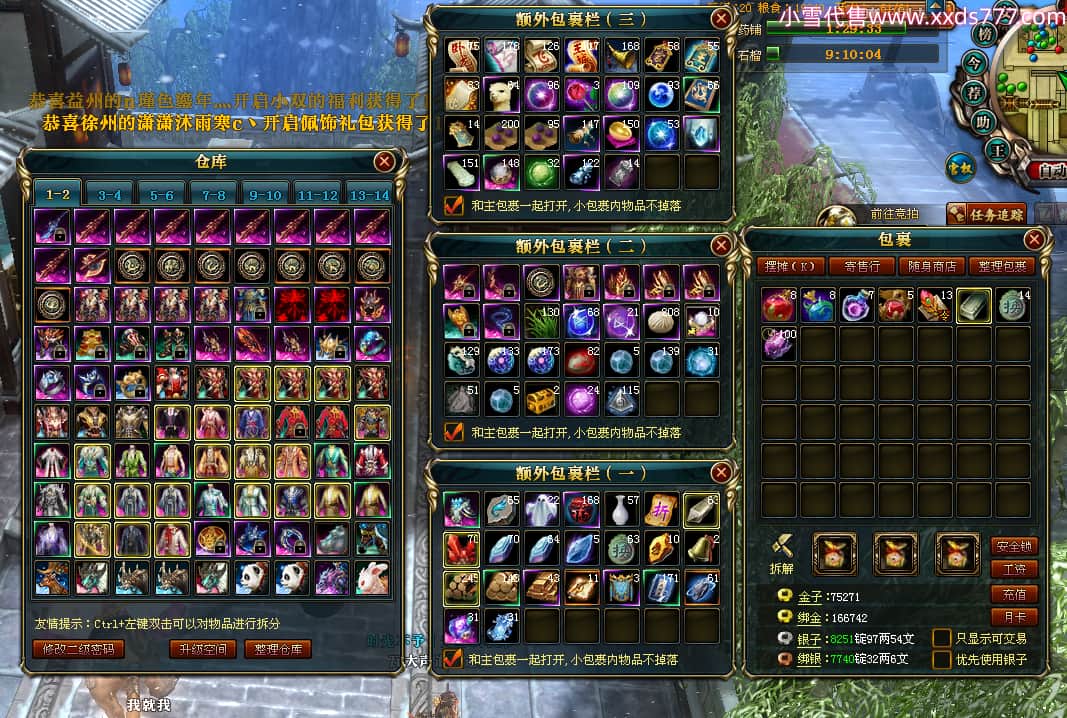
Task: Upgrade warehouse space with 升级空间
Action: [x=203, y=649]
